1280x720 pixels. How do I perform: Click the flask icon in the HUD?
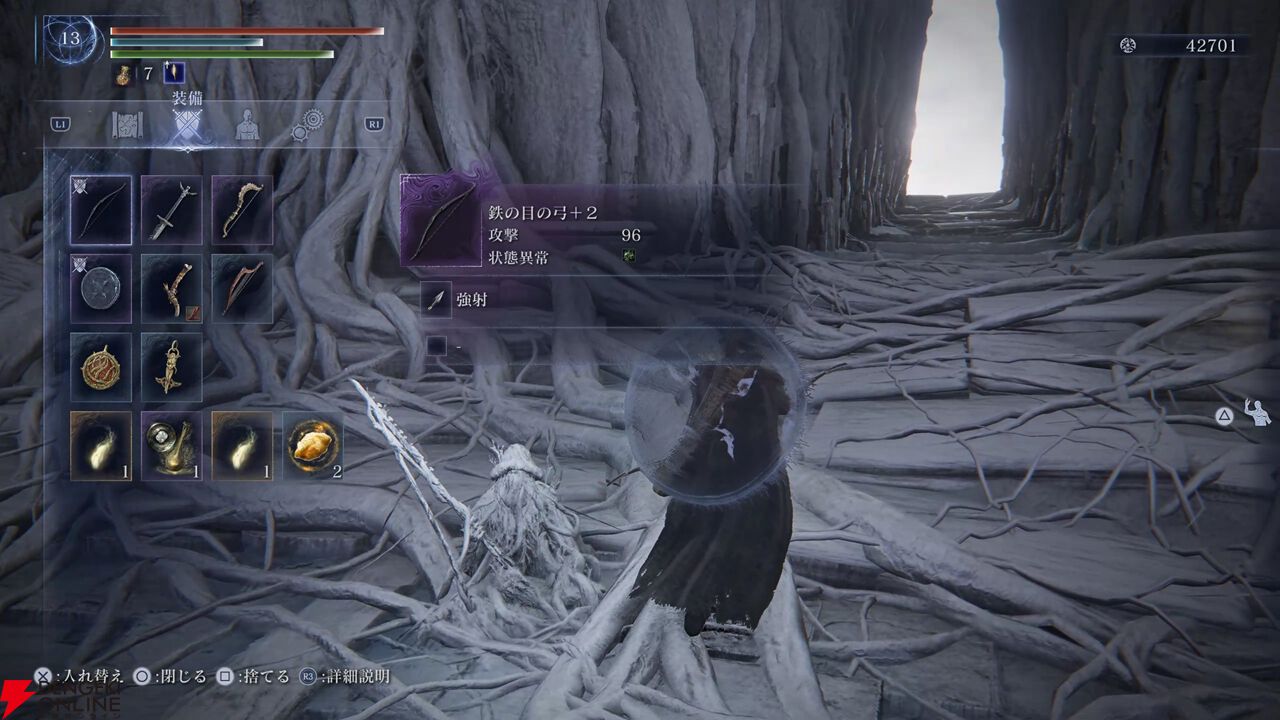coord(124,73)
